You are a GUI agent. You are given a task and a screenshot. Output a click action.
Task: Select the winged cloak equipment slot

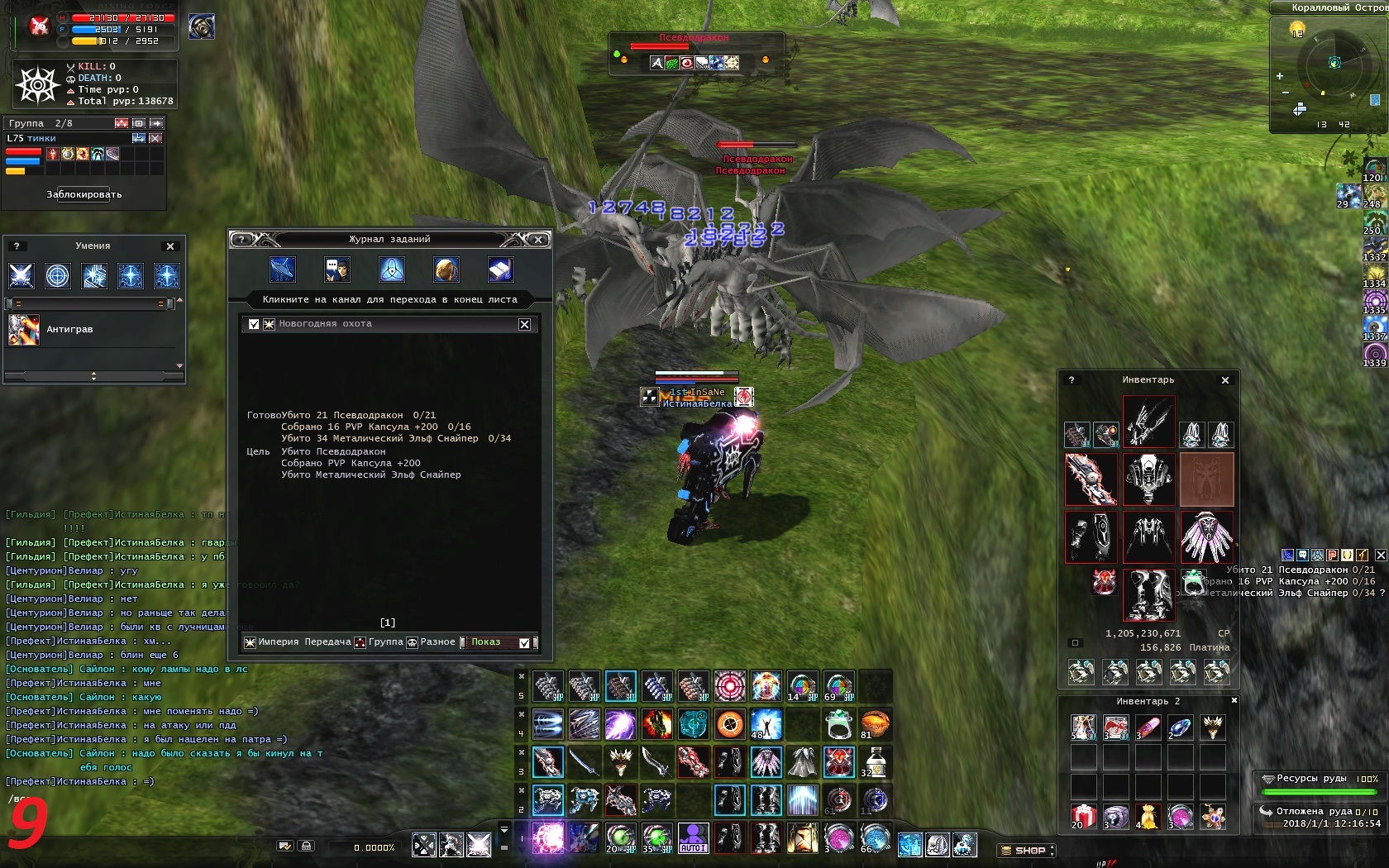[x=1206, y=537]
